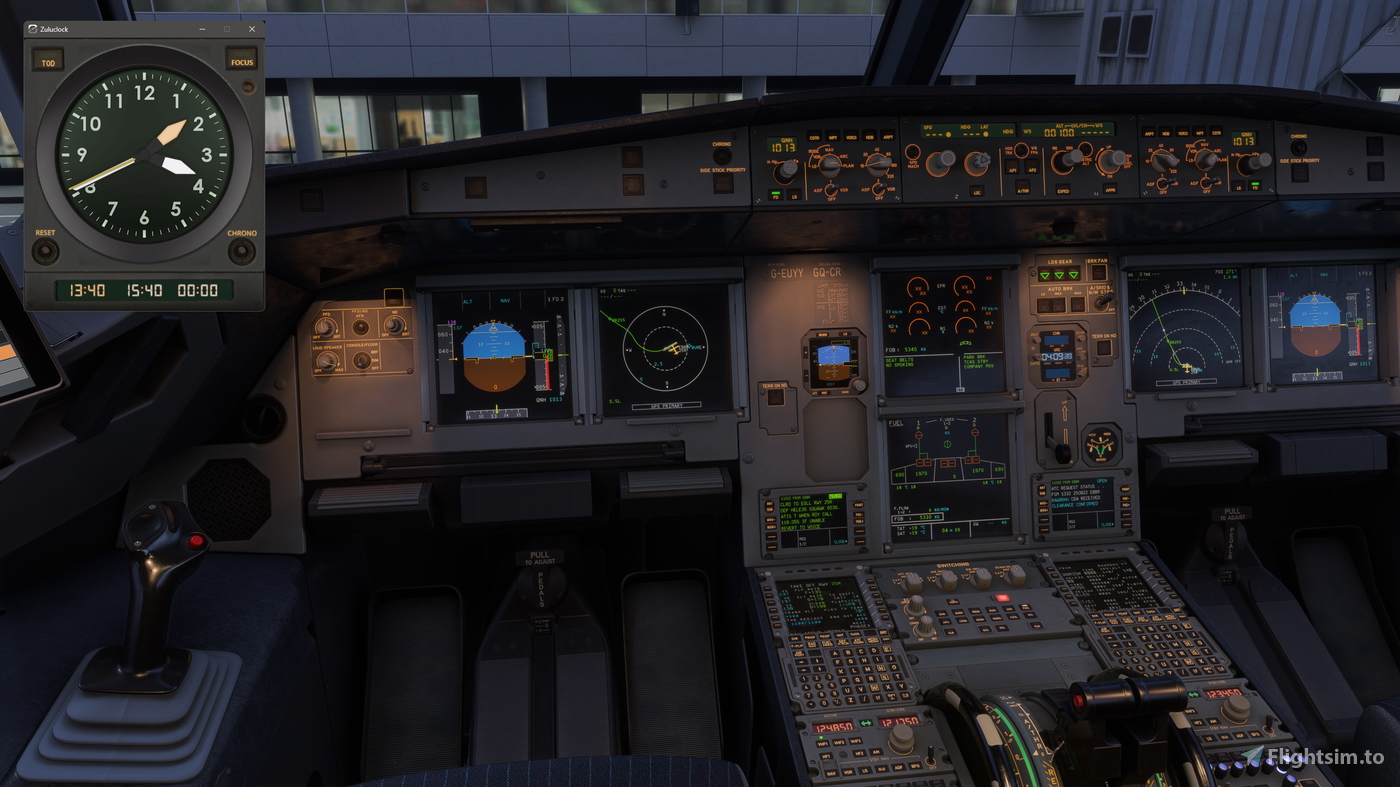1400x787 pixels.
Task: Arm the APPR approach mode button
Action: pyautogui.click(x=1110, y=189)
